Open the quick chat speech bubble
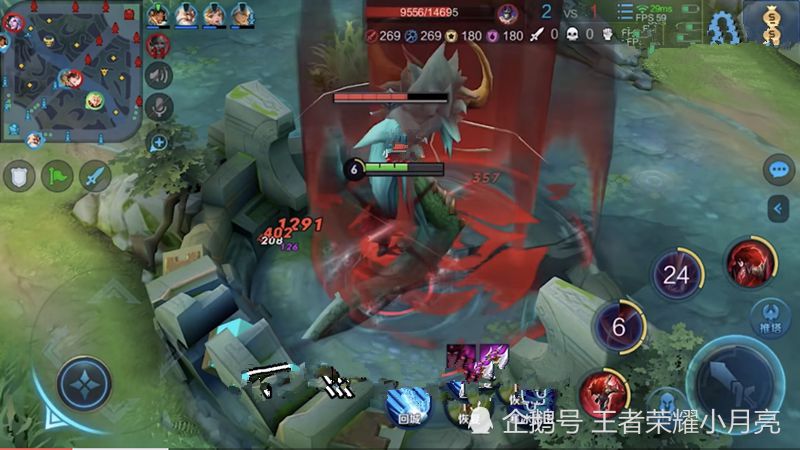 pos(778,170)
